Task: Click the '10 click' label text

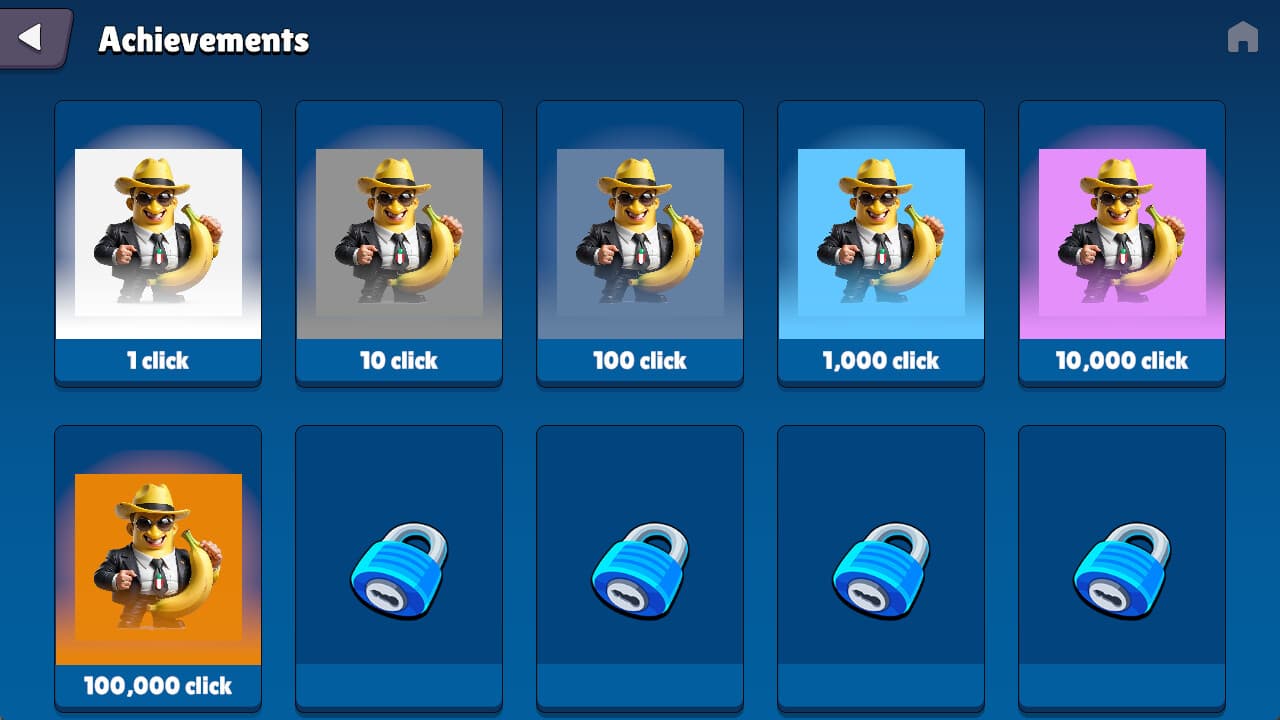Action: pyautogui.click(x=398, y=363)
